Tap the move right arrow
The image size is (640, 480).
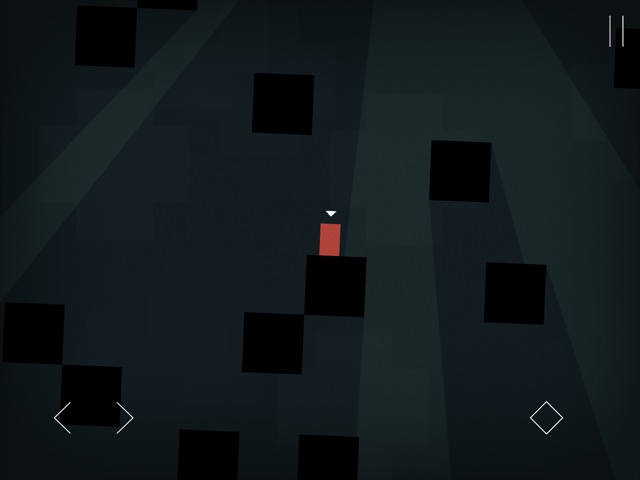(124, 418)
